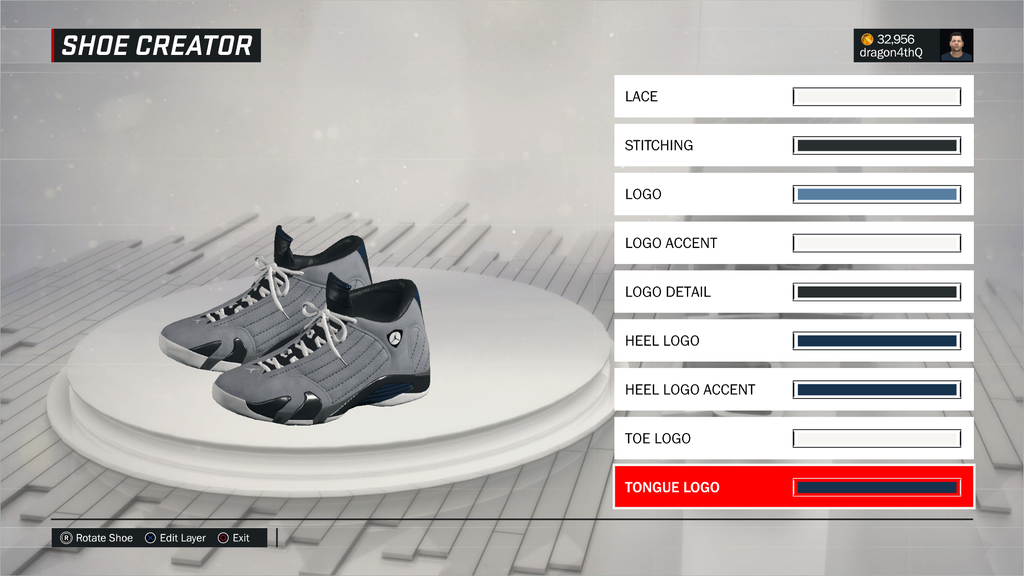The width and height of the screenshot is (1024, 576).
Task: Choose the Stitching layer option
Action: pos(793,146)
